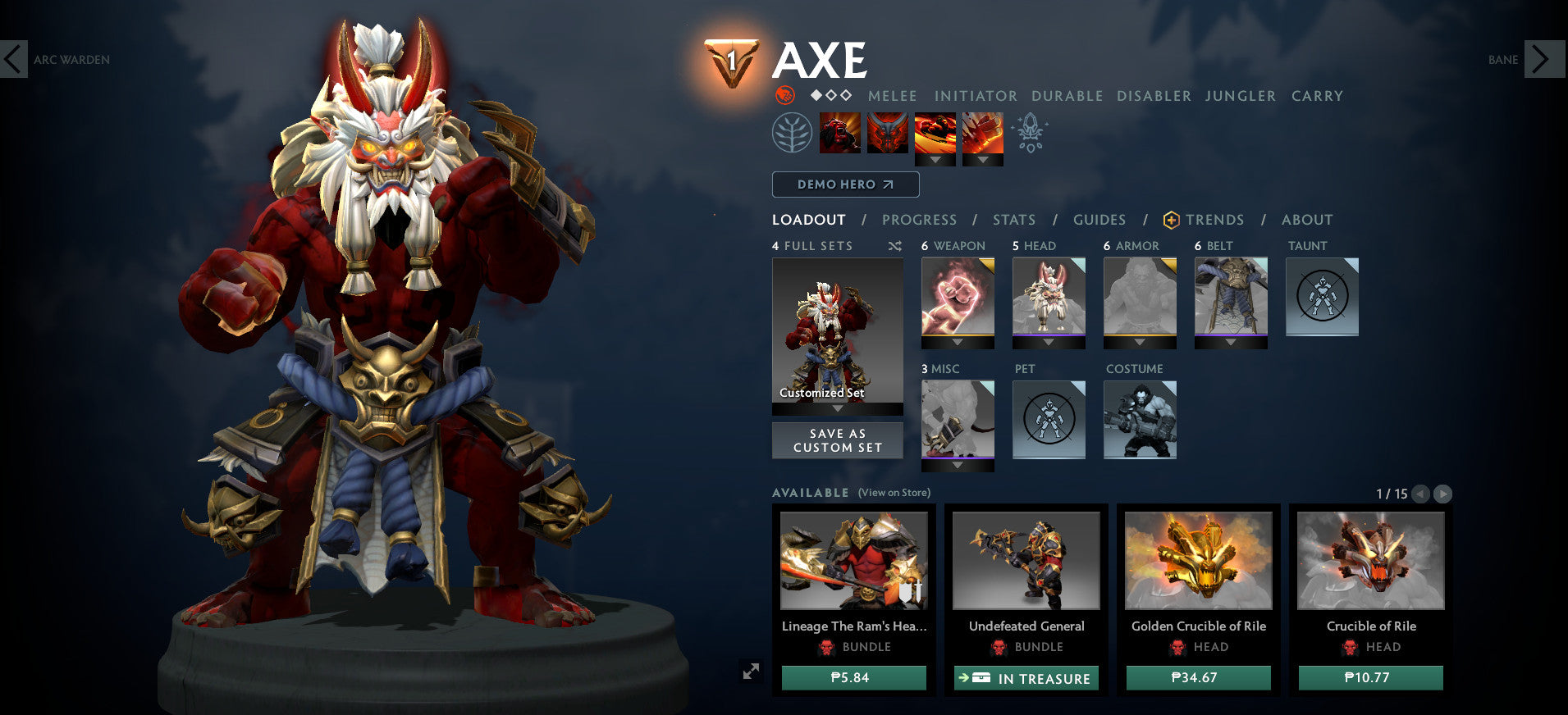Select the Battle Hunger ability icon
Screen dimensions: 1568x715
pyautogui.click(x=889, y=135)
